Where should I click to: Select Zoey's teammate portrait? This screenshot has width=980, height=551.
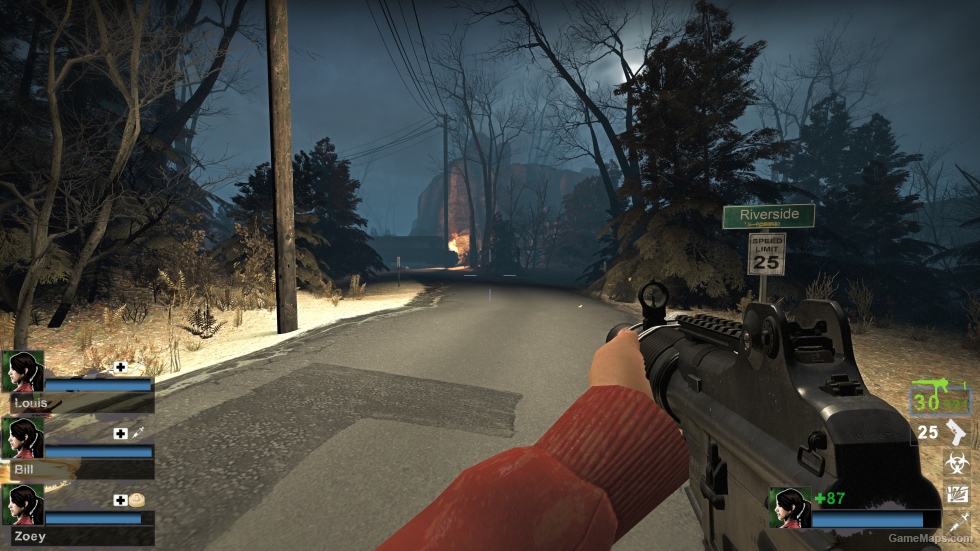click(x=22, y=505)
